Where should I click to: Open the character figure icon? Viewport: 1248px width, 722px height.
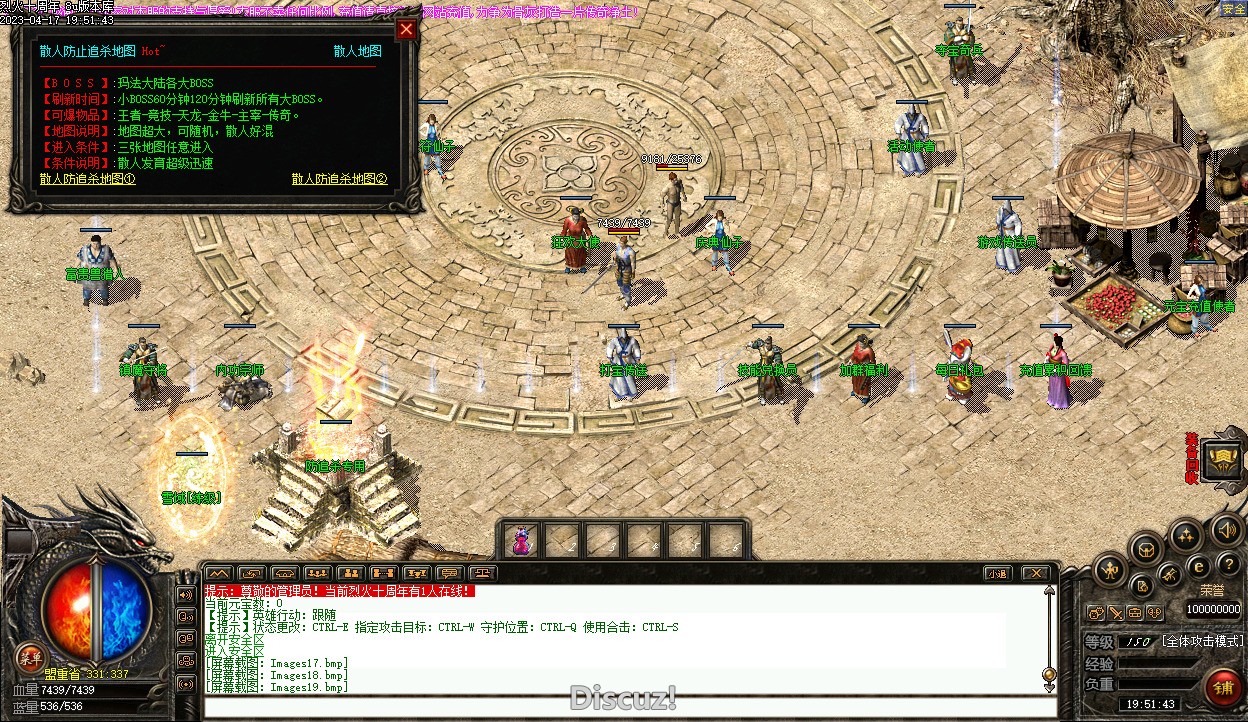(1110, 571)
